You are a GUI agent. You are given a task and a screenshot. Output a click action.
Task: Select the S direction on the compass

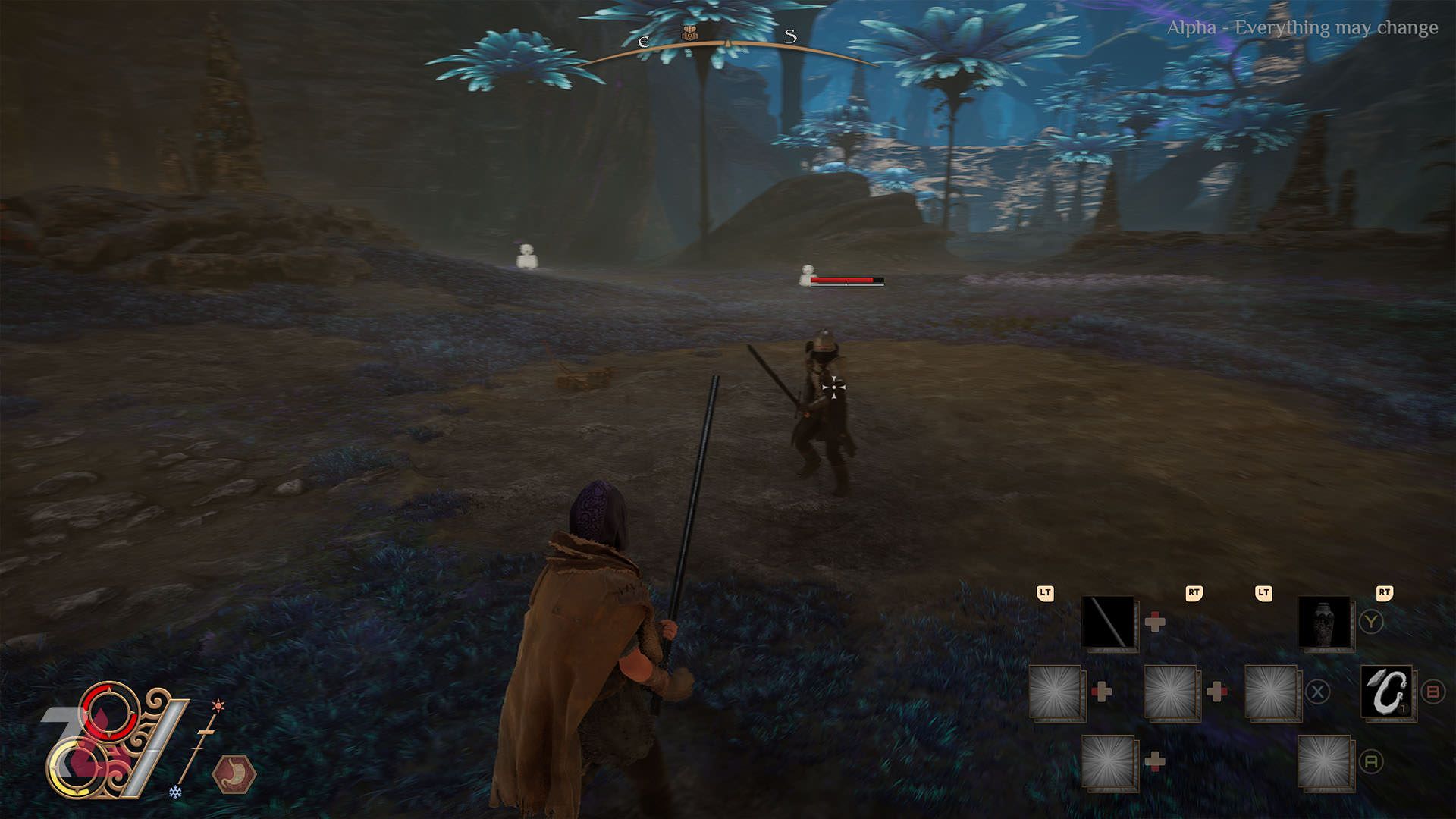[791, 37]
